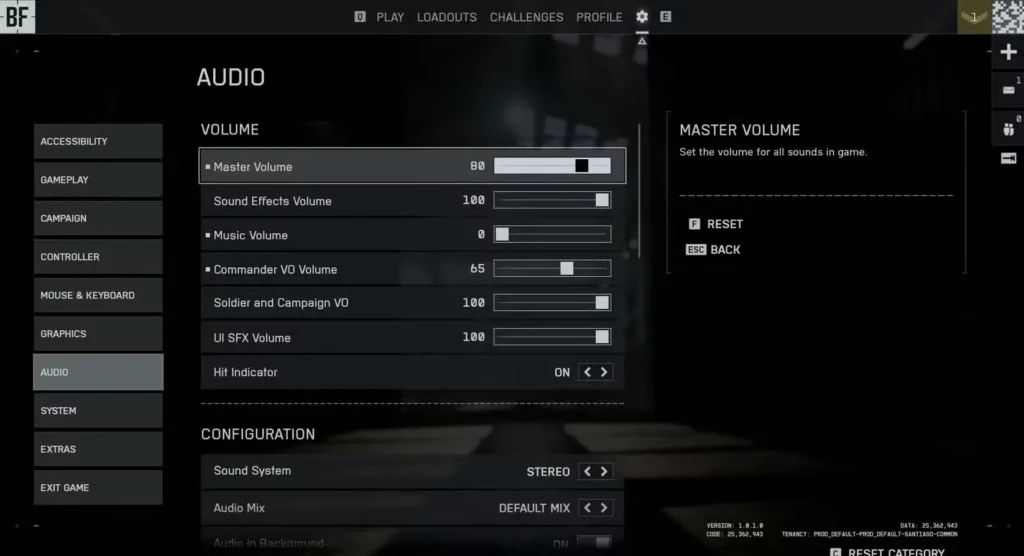Adjust the Master Volume slider
The height and width of the screenshot is (556, 1024).
tap(552, 166)
